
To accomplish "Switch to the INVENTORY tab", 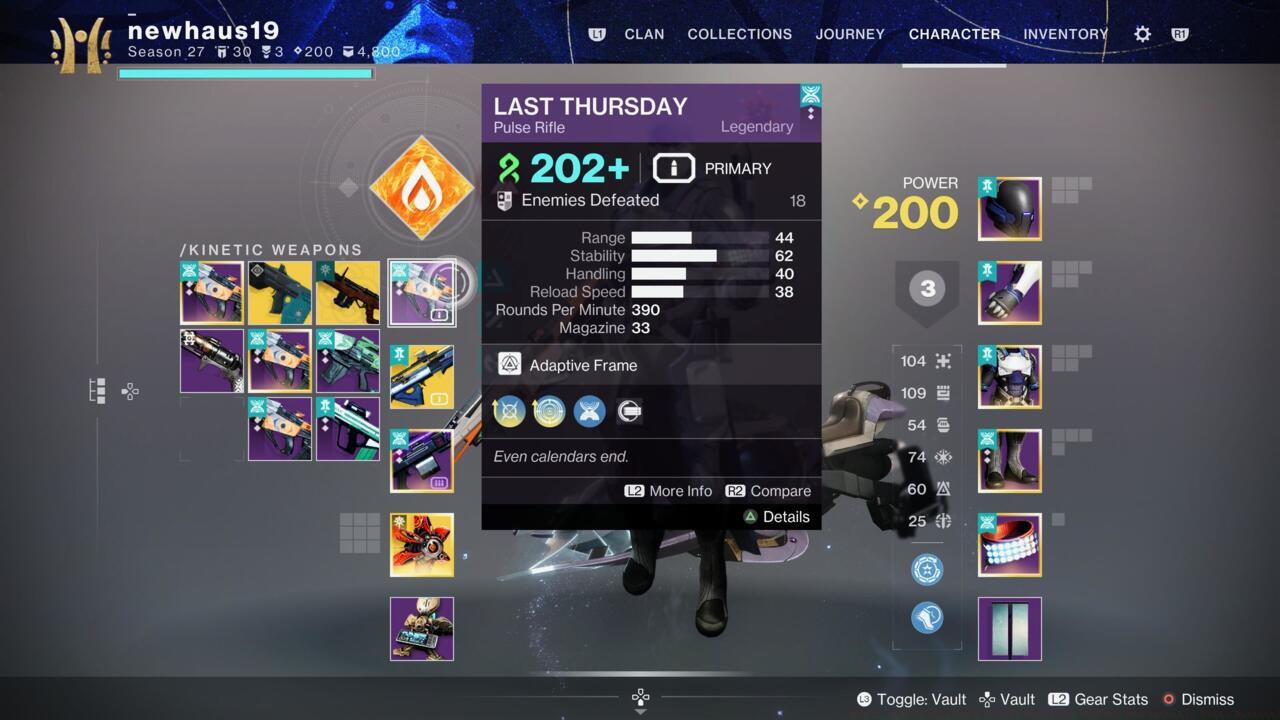I will coord(1065,34).
